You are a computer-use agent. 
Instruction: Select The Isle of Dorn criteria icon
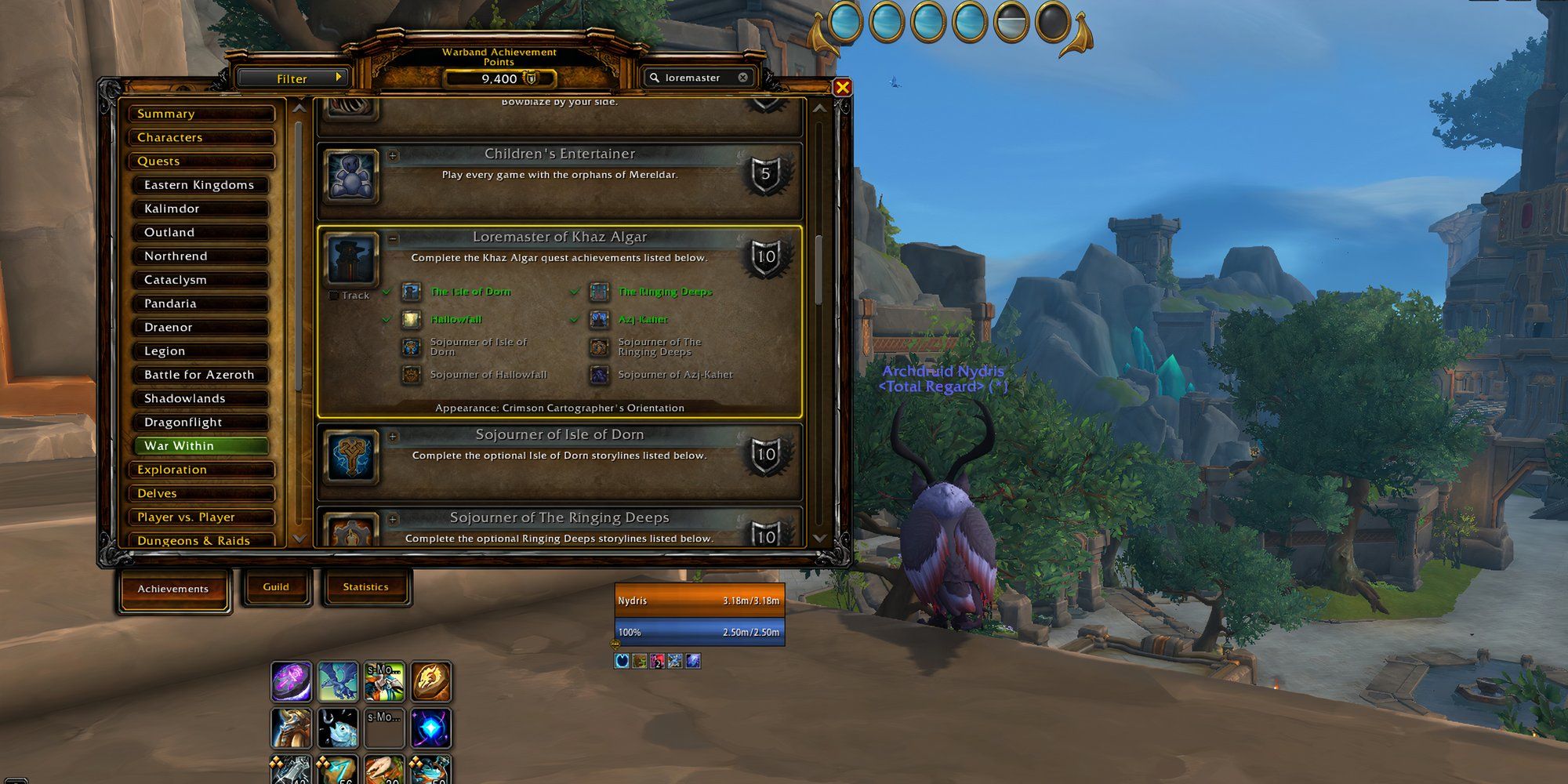tap(410, 291)
